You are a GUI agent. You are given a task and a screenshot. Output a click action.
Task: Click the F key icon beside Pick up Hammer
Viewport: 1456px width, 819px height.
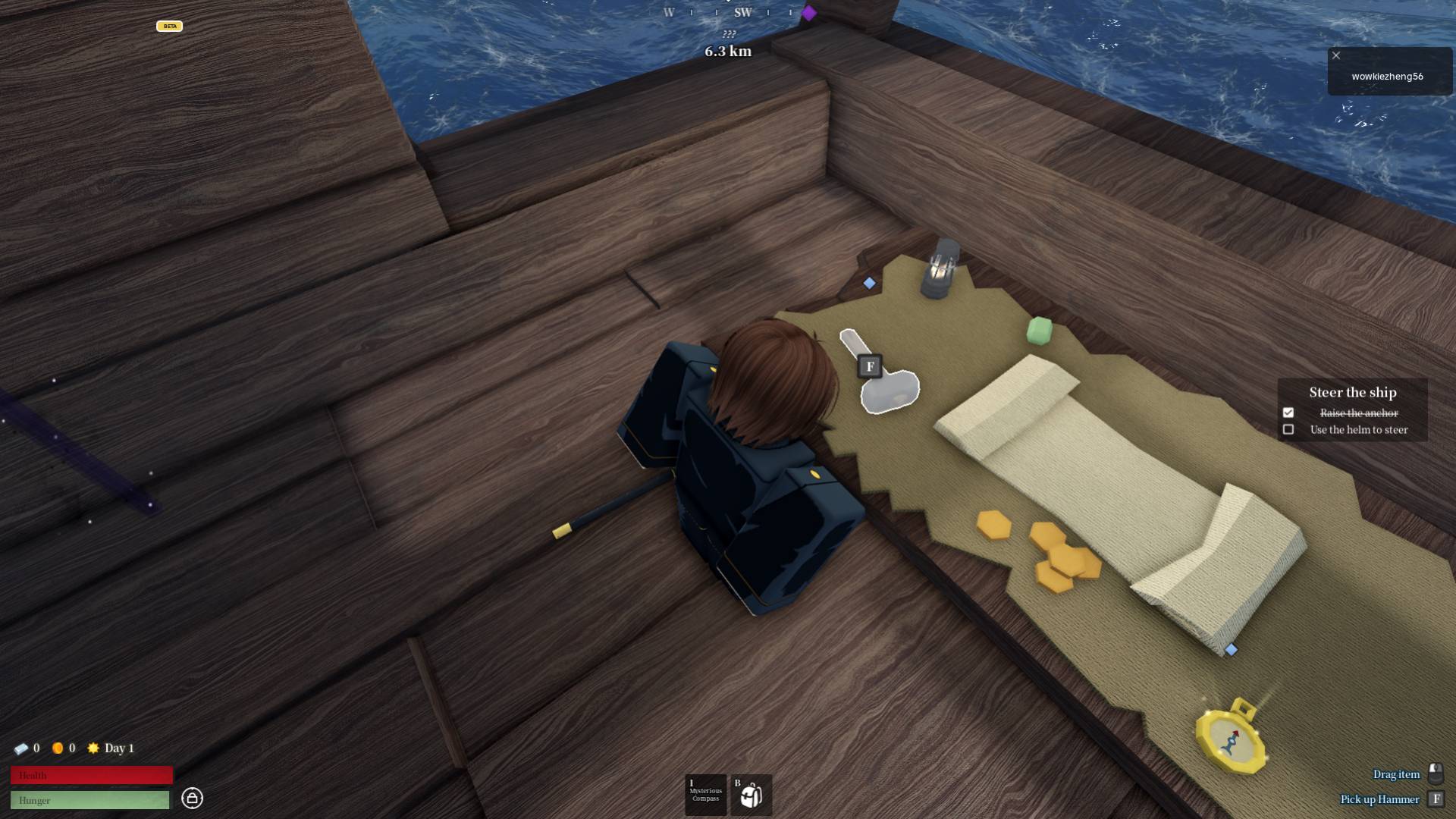[x=1436, y=799]
